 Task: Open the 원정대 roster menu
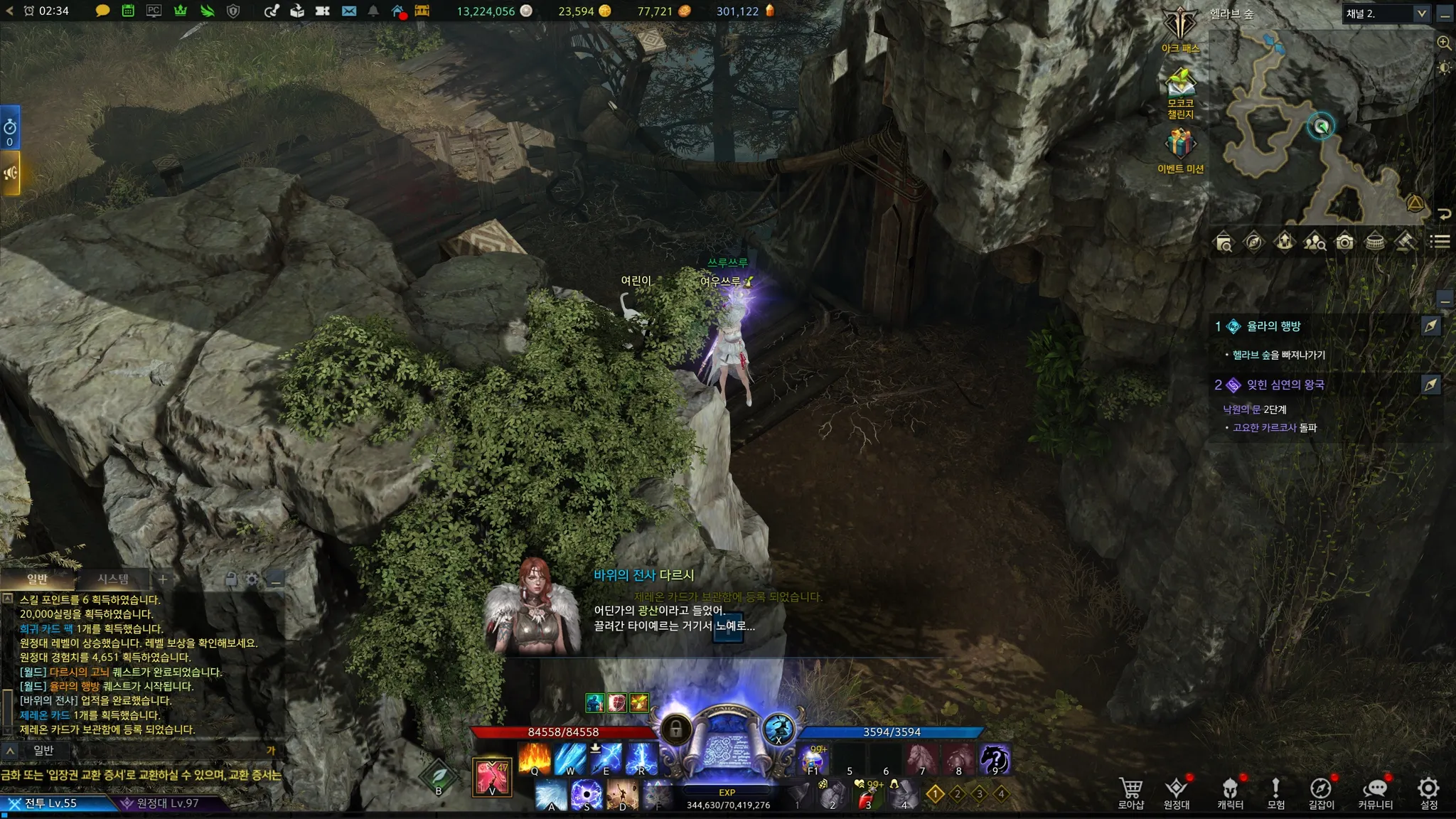[1177, 791]
